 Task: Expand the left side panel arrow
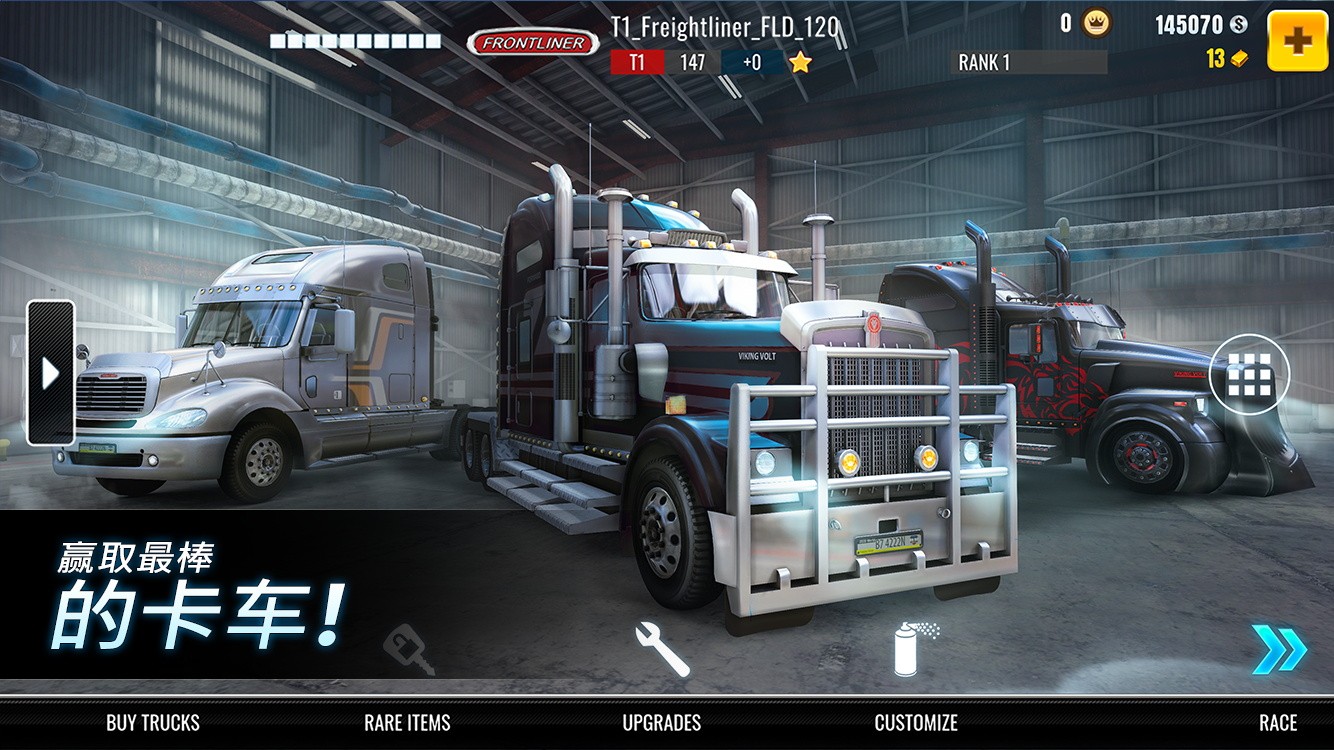[x=50, y=373]
